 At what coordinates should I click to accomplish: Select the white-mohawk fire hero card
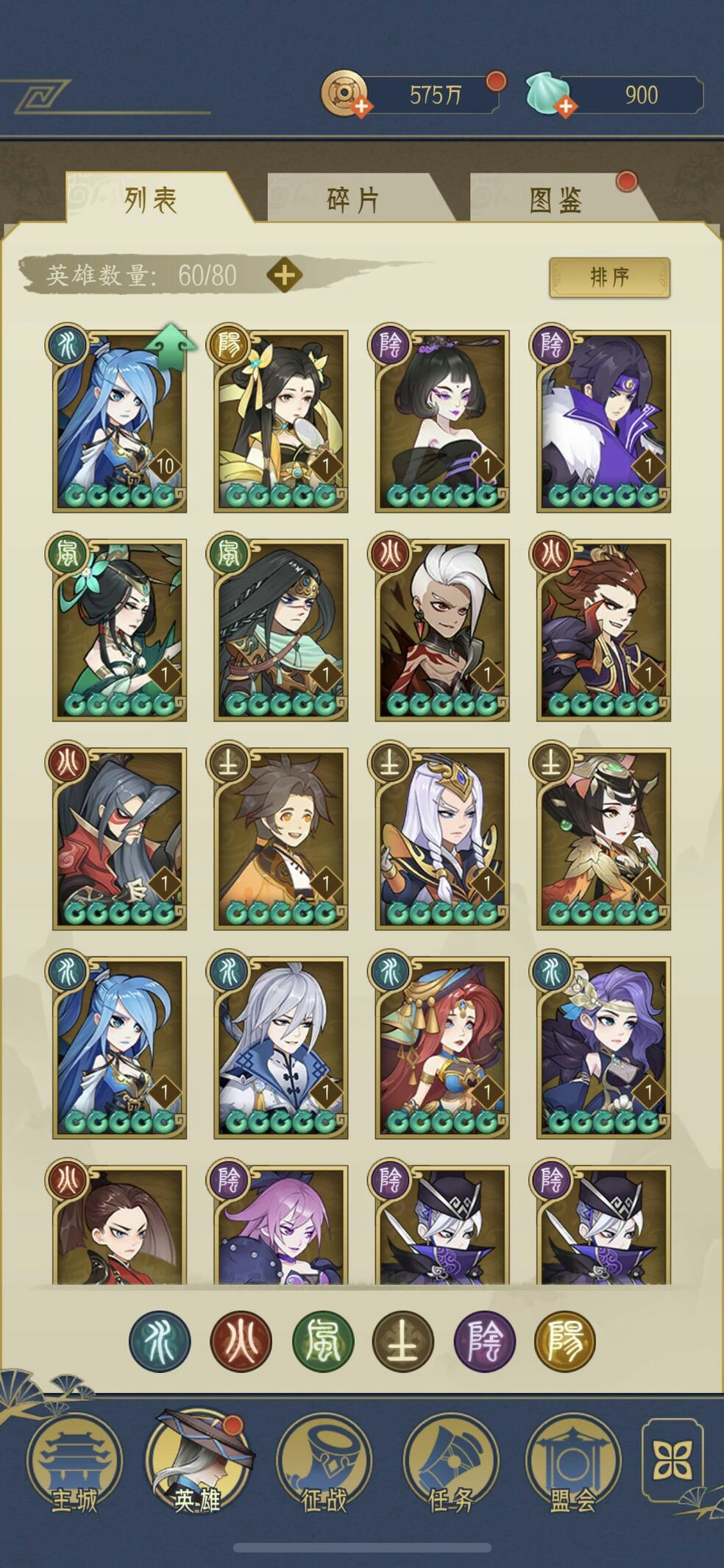point(442,630)
